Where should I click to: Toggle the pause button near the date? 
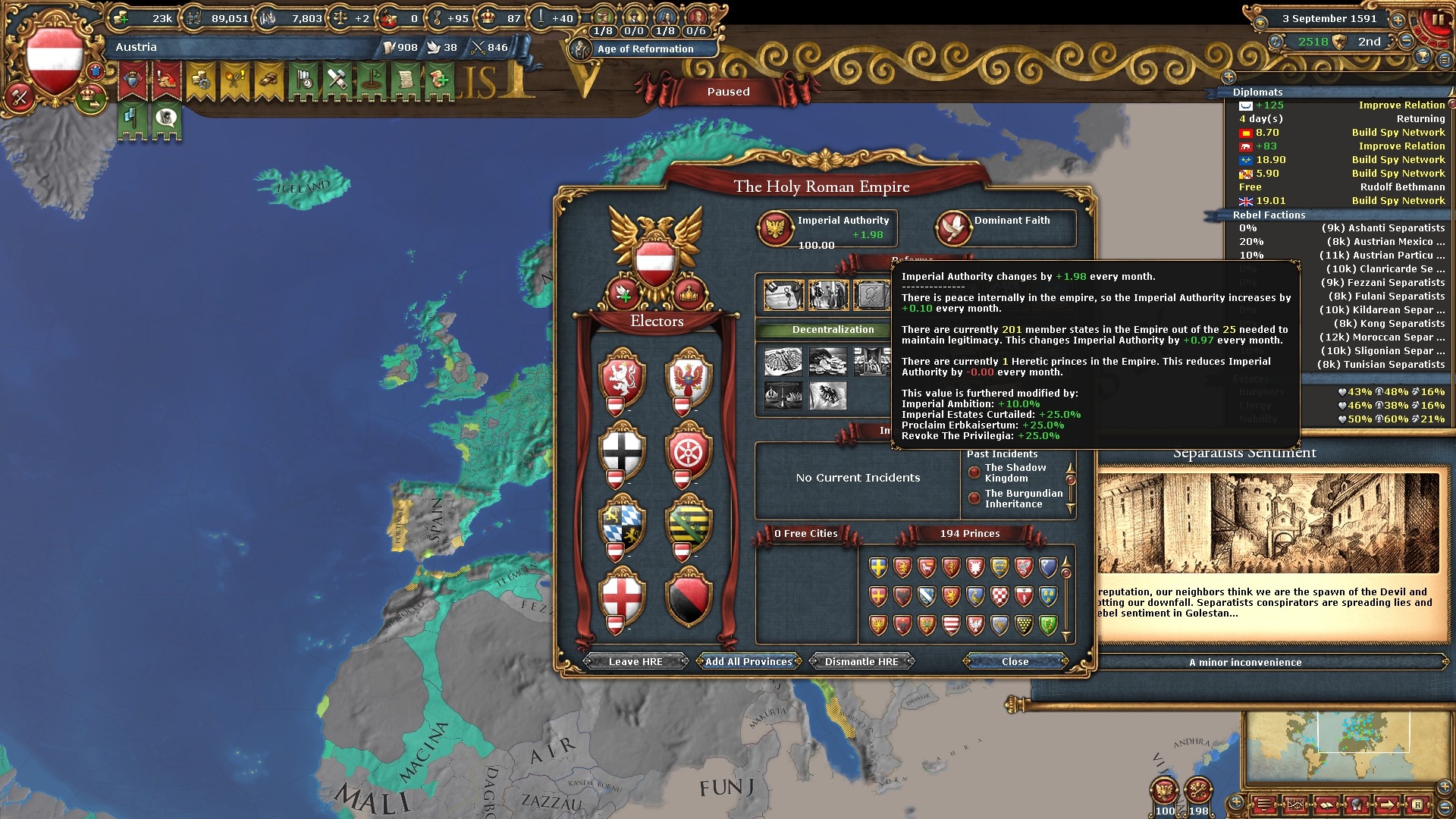1437,21
